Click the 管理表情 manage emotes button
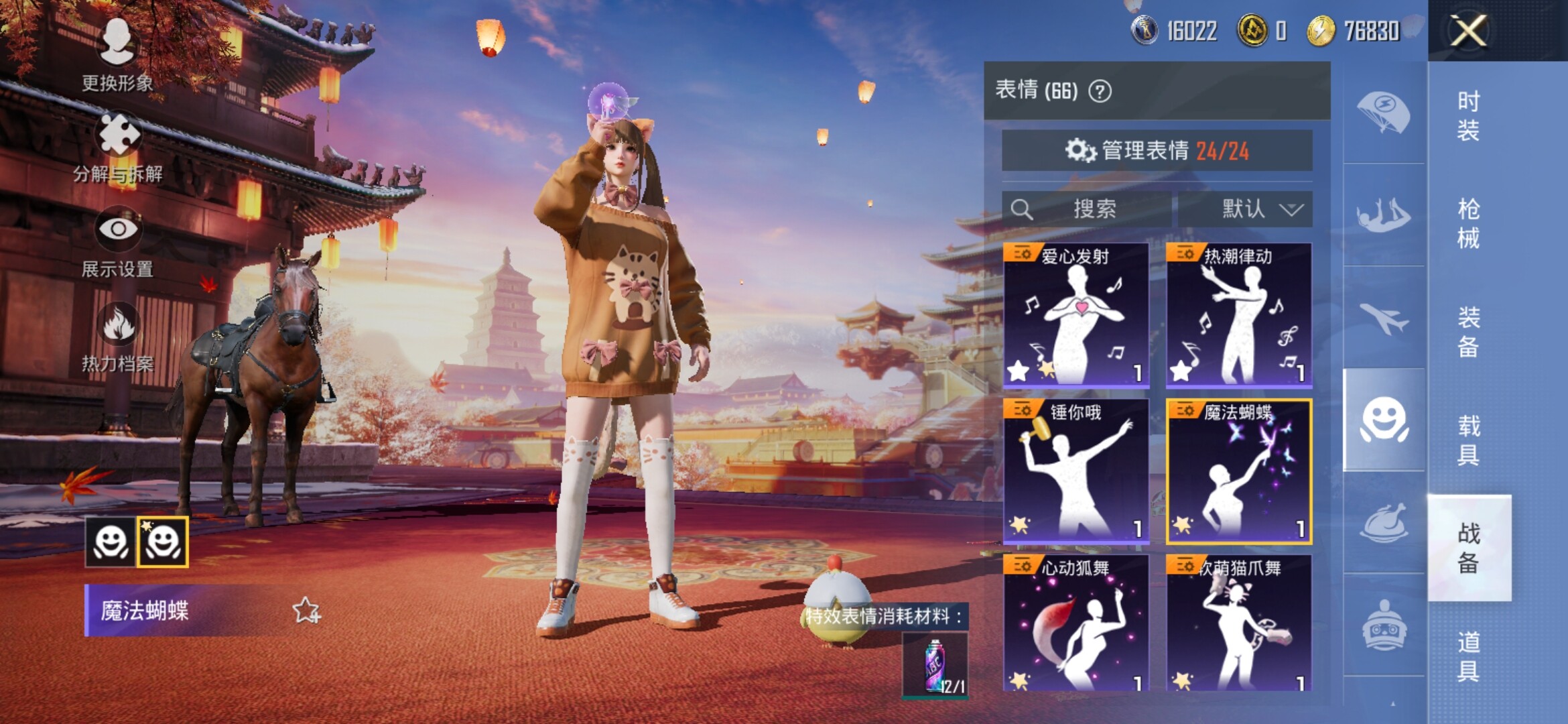Image resolution: width=1568 pixels, height=724 pixels. coord(1157,151)
